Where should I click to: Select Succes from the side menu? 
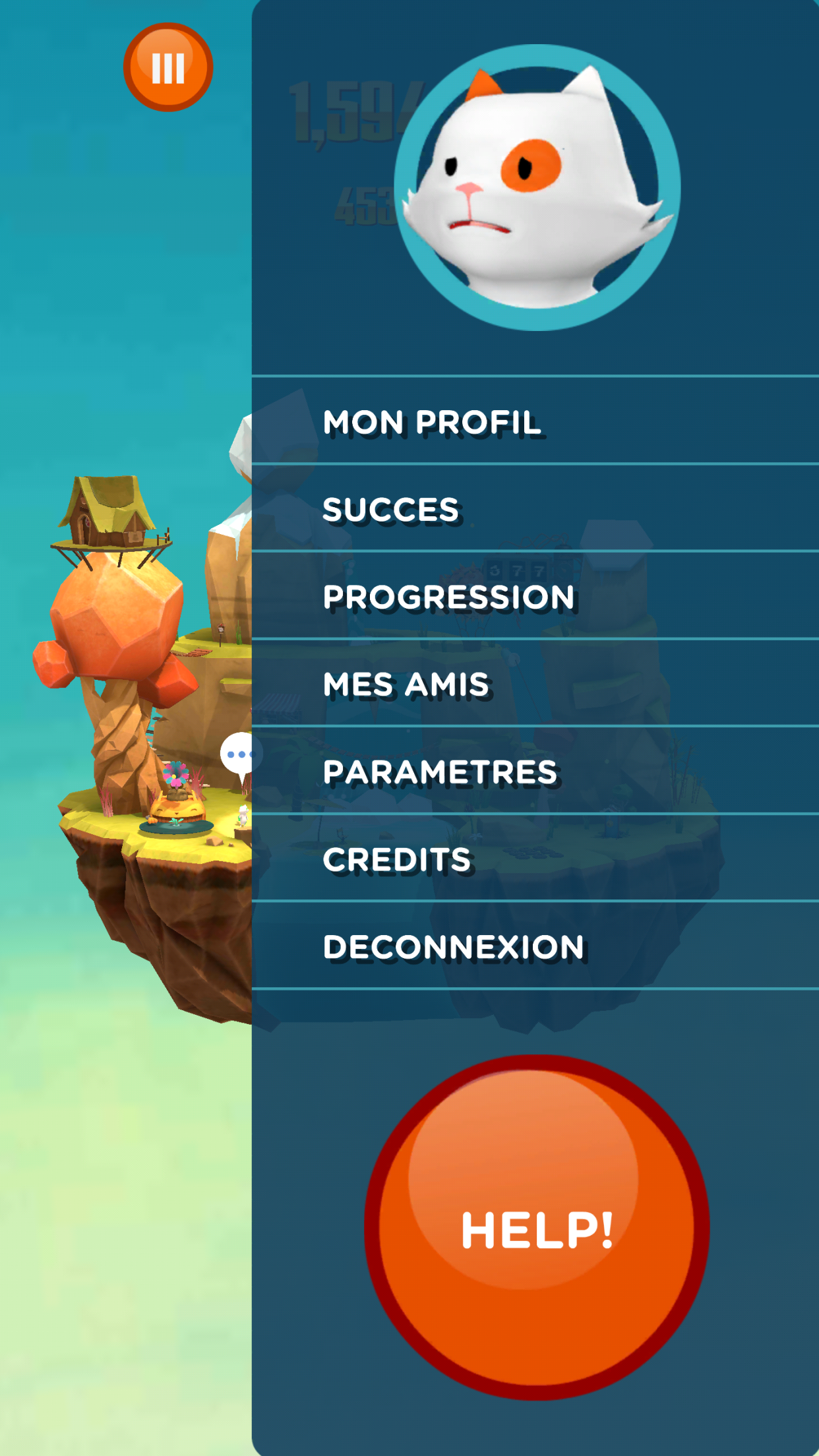[390, 509]
